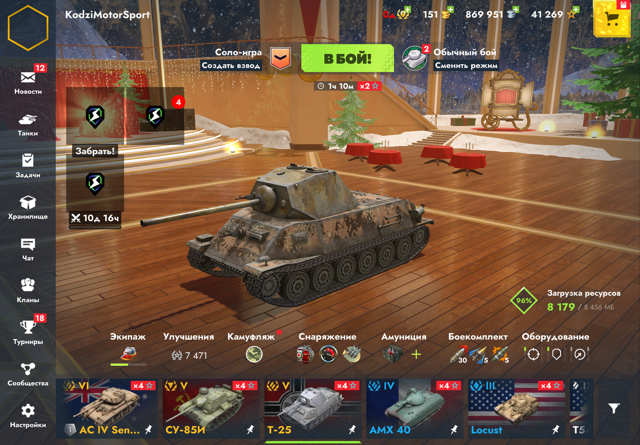The image size is (640, 445).
Task: Open Новости from the sidebar
Action: coord(28,81)
